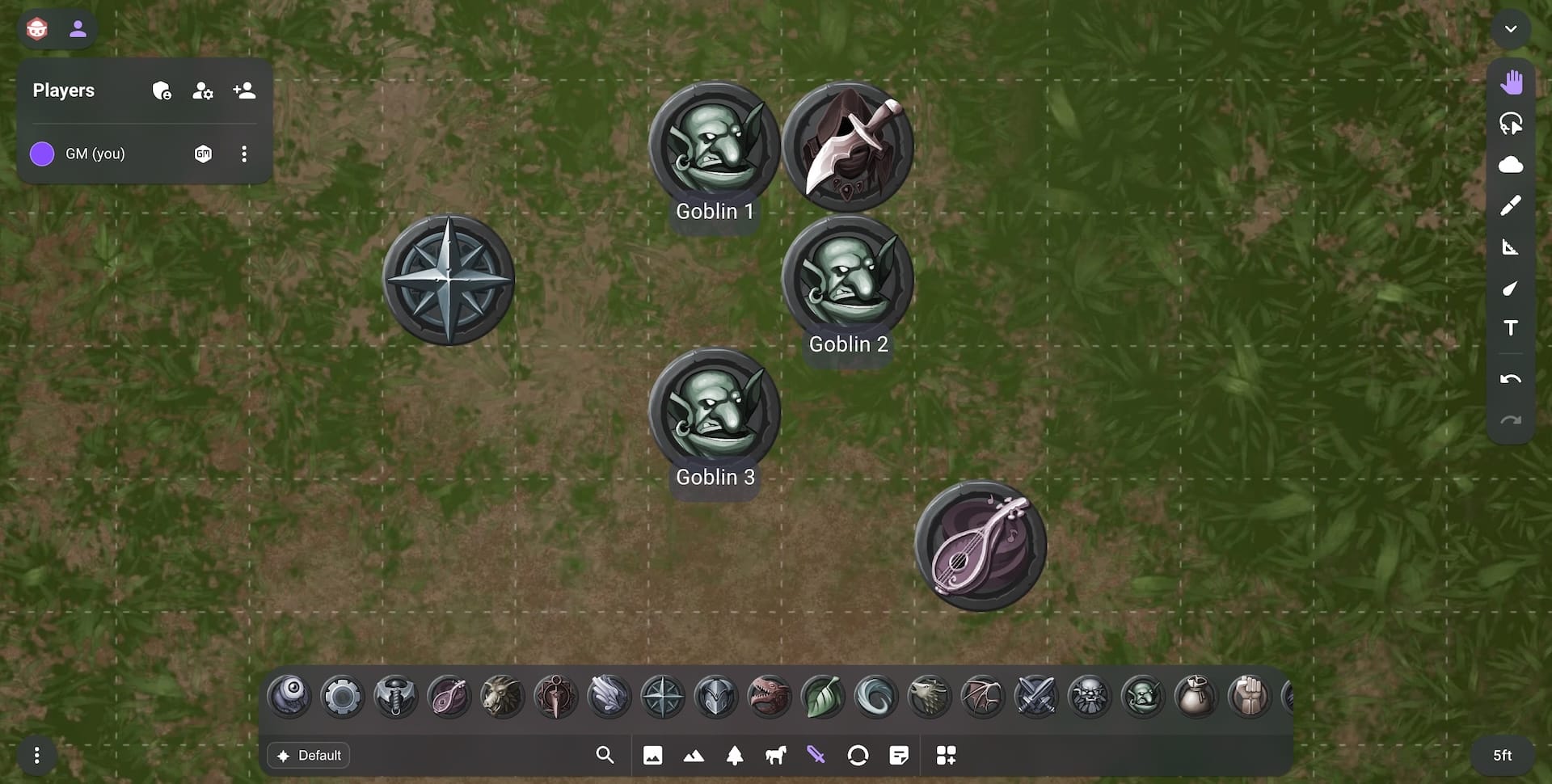
Task: Search the token assets
Action: 605,755
